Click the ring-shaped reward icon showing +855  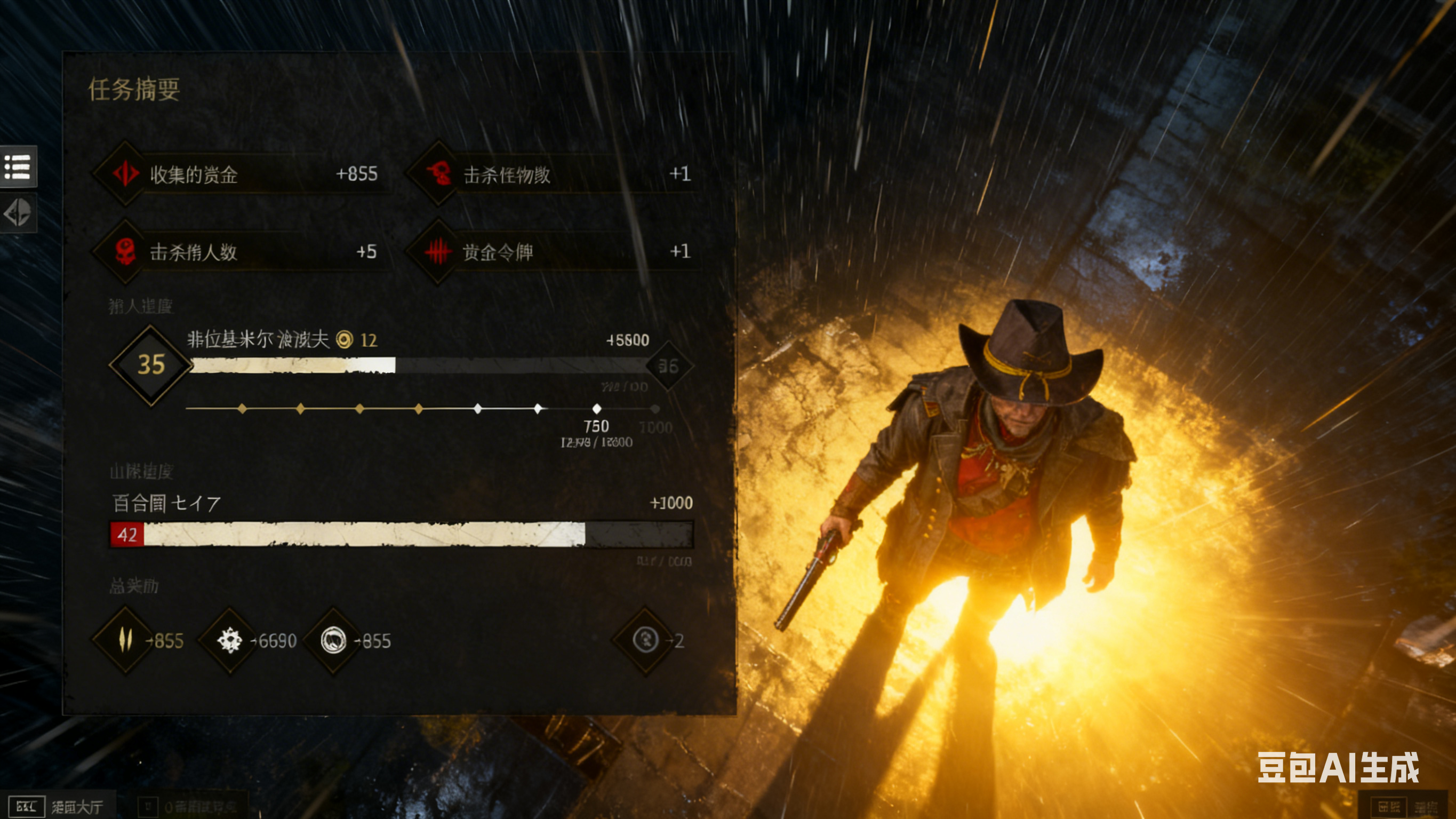(333, 640)
